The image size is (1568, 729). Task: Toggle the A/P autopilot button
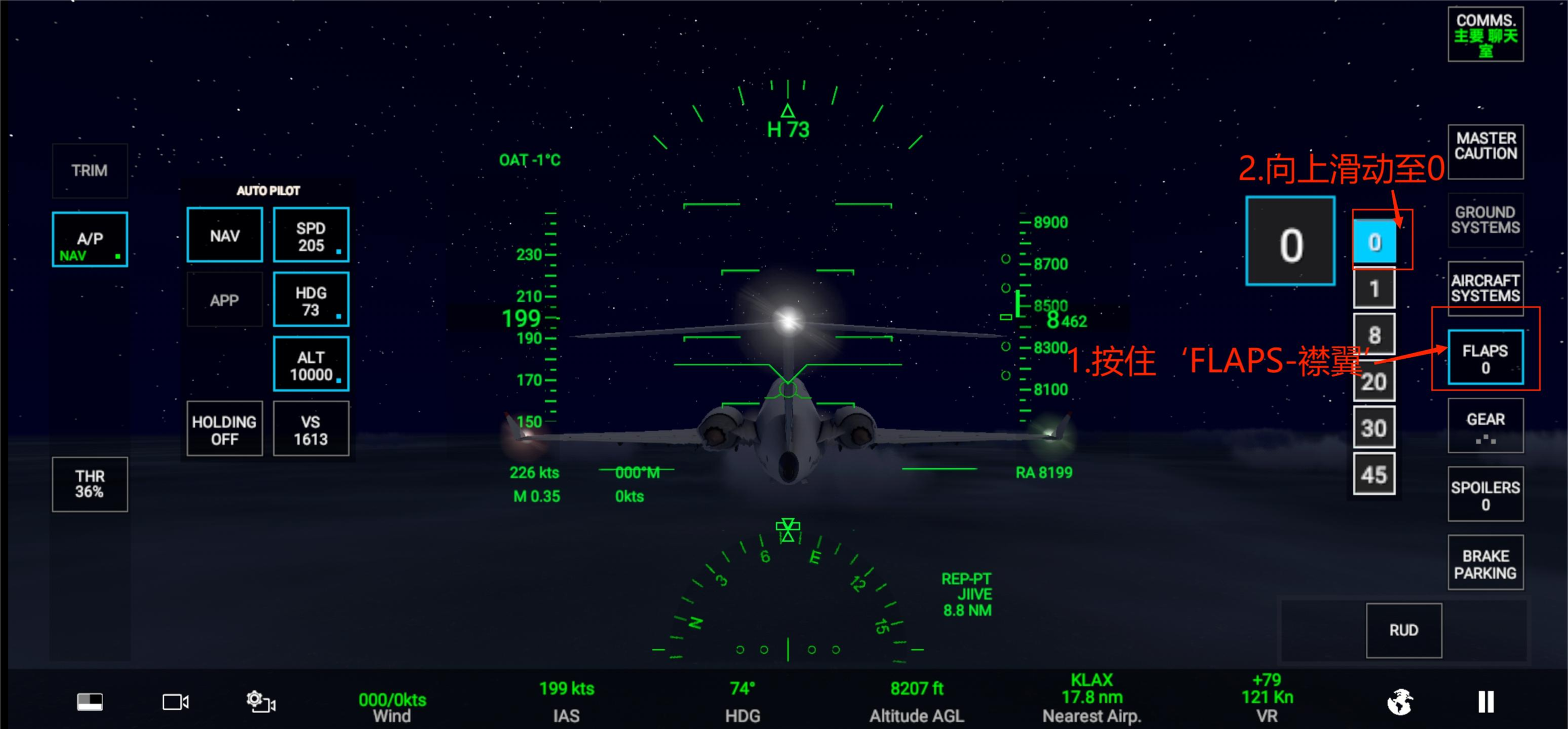(89, 239)
